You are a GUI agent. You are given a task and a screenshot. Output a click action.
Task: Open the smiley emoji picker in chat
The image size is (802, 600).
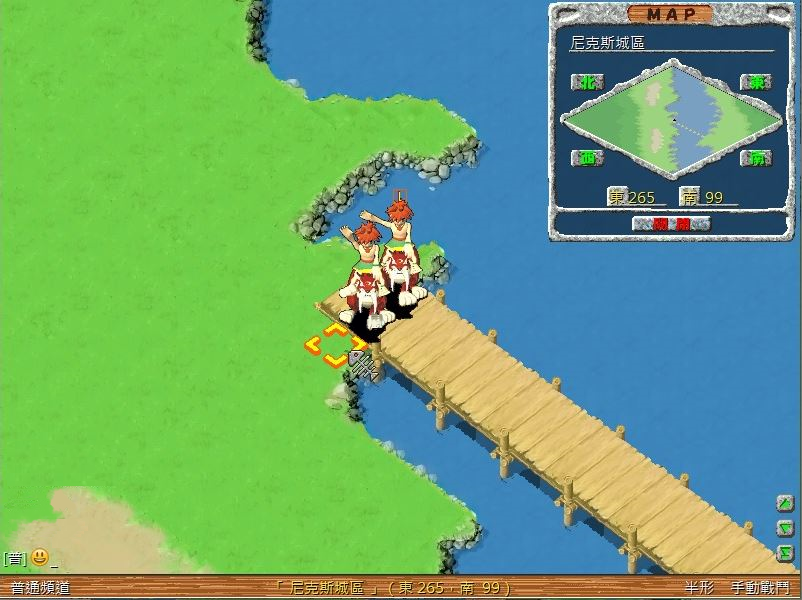tap(40, 558)
